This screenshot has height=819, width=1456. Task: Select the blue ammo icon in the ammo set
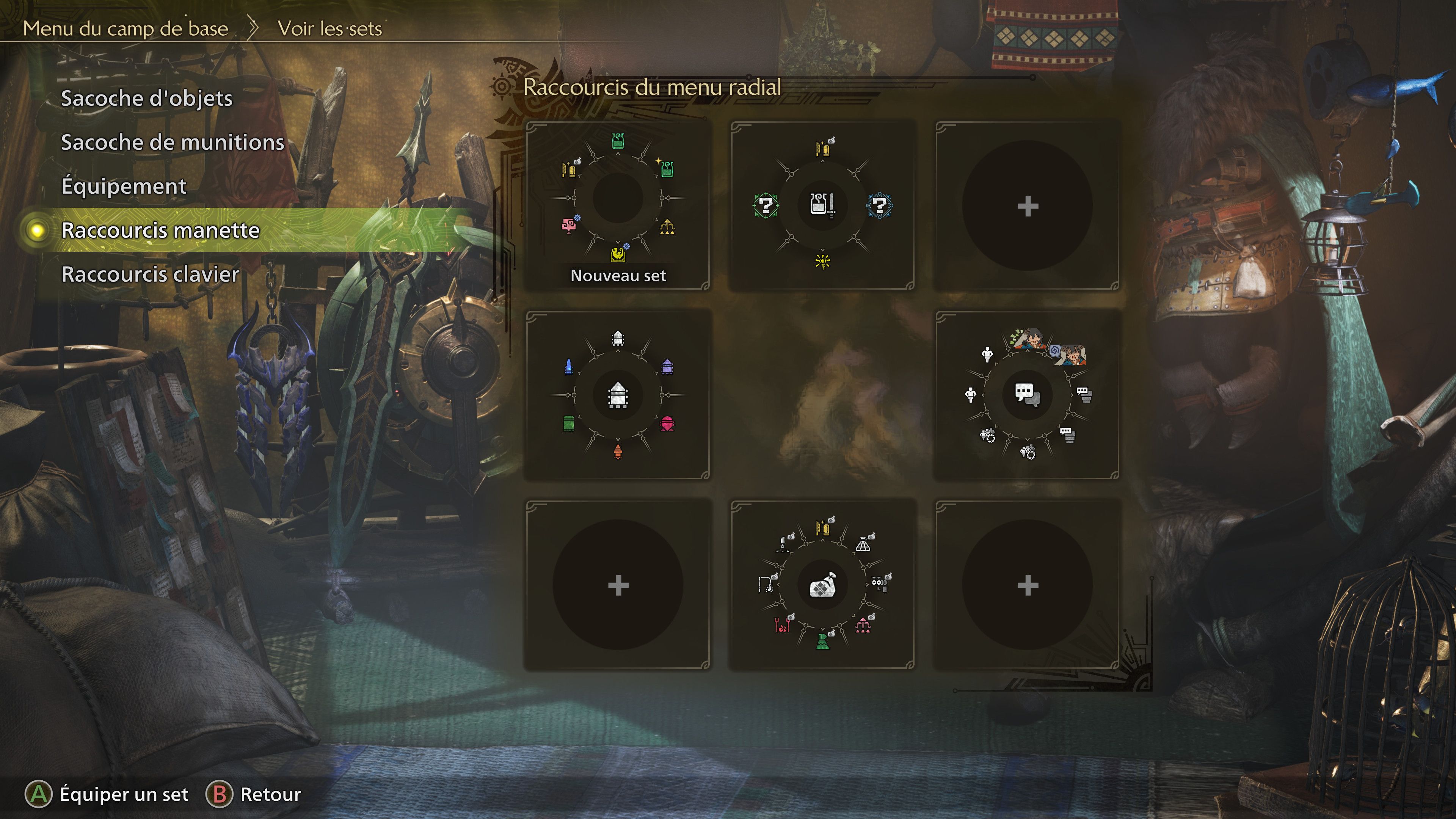(x=569, y=367)
